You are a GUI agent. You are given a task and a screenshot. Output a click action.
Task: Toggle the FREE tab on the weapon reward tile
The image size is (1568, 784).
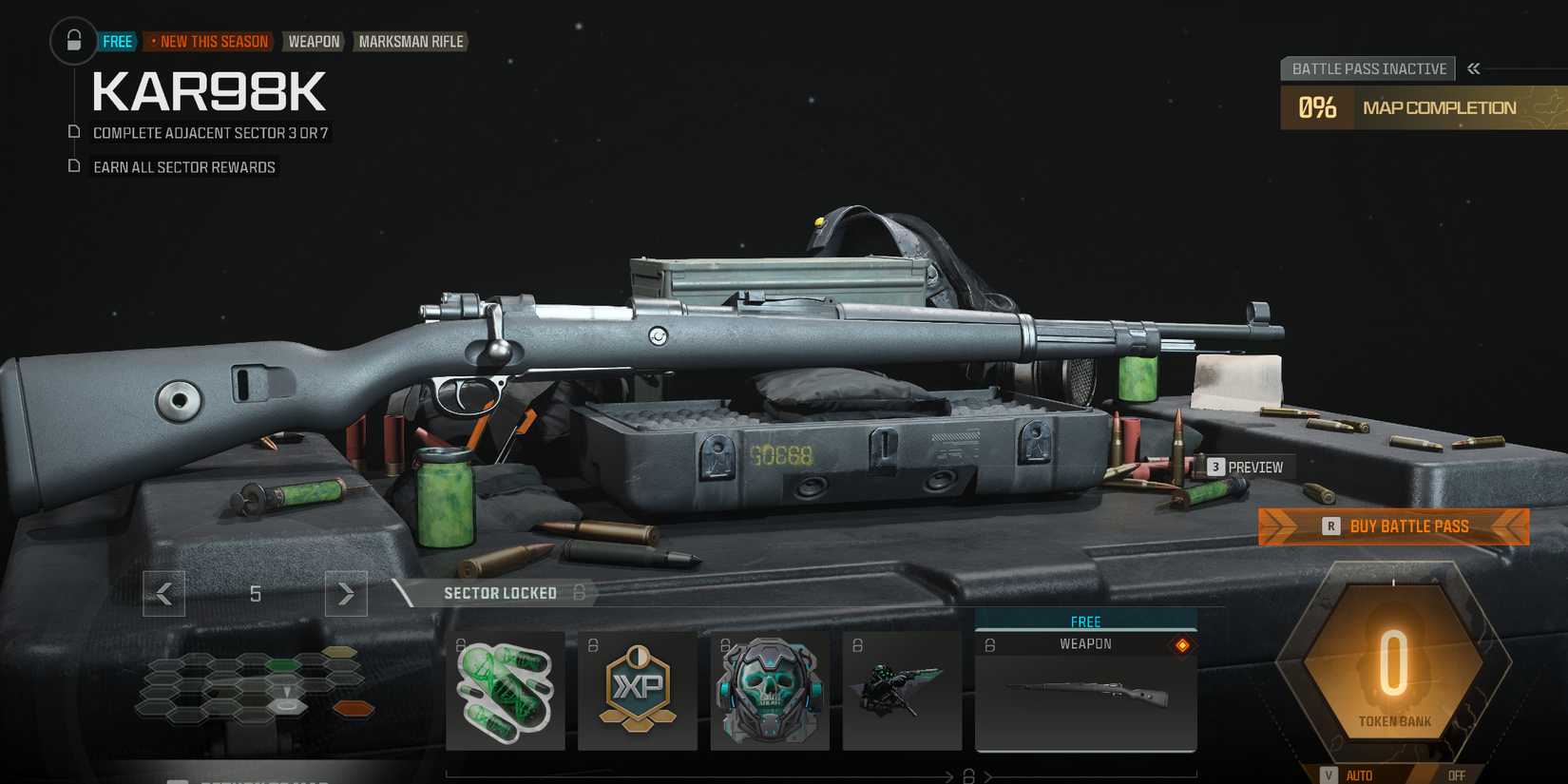1085,621
